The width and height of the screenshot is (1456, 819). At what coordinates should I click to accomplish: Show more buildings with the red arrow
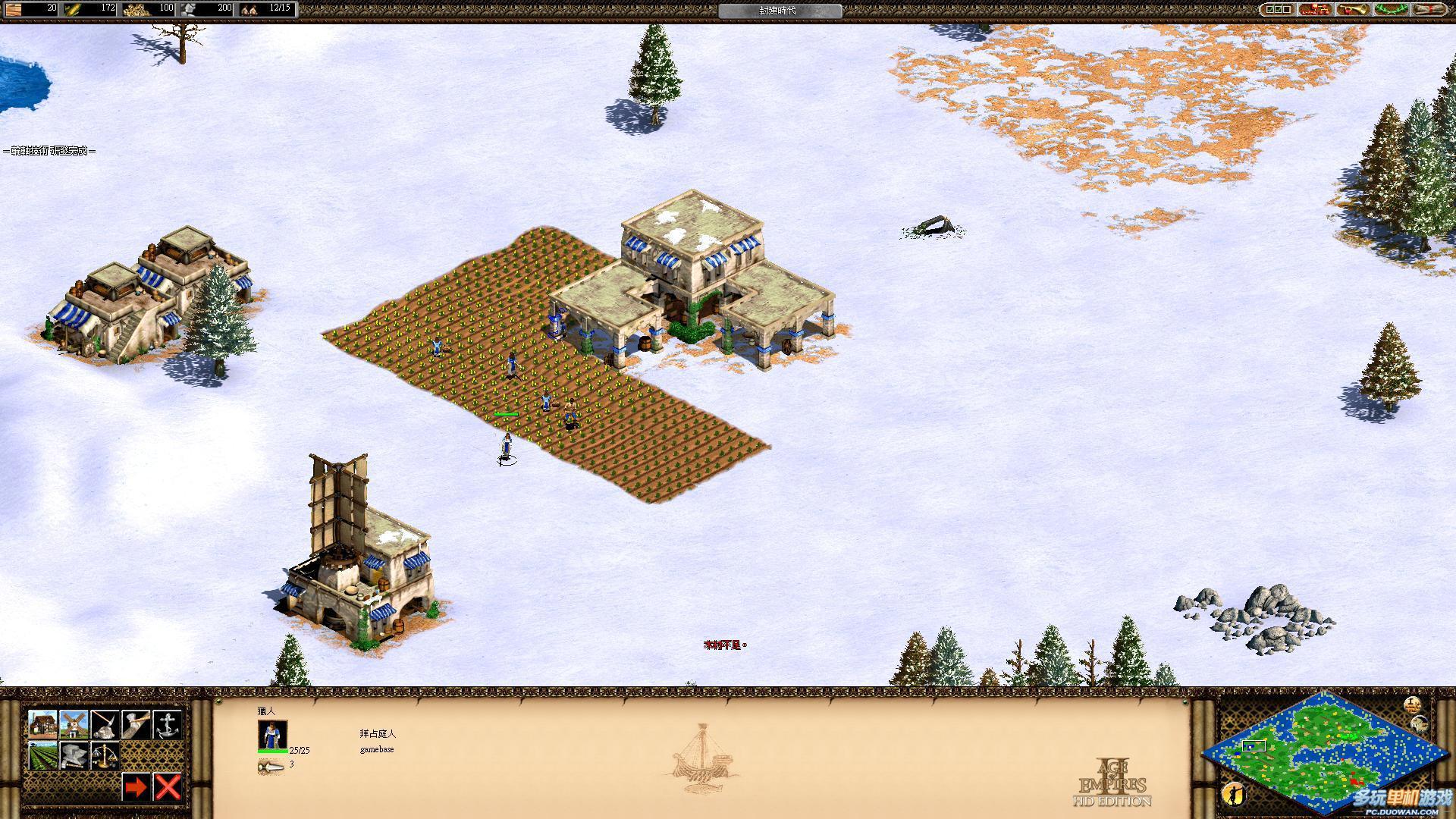pyautogui.click(x=136, y=787)
